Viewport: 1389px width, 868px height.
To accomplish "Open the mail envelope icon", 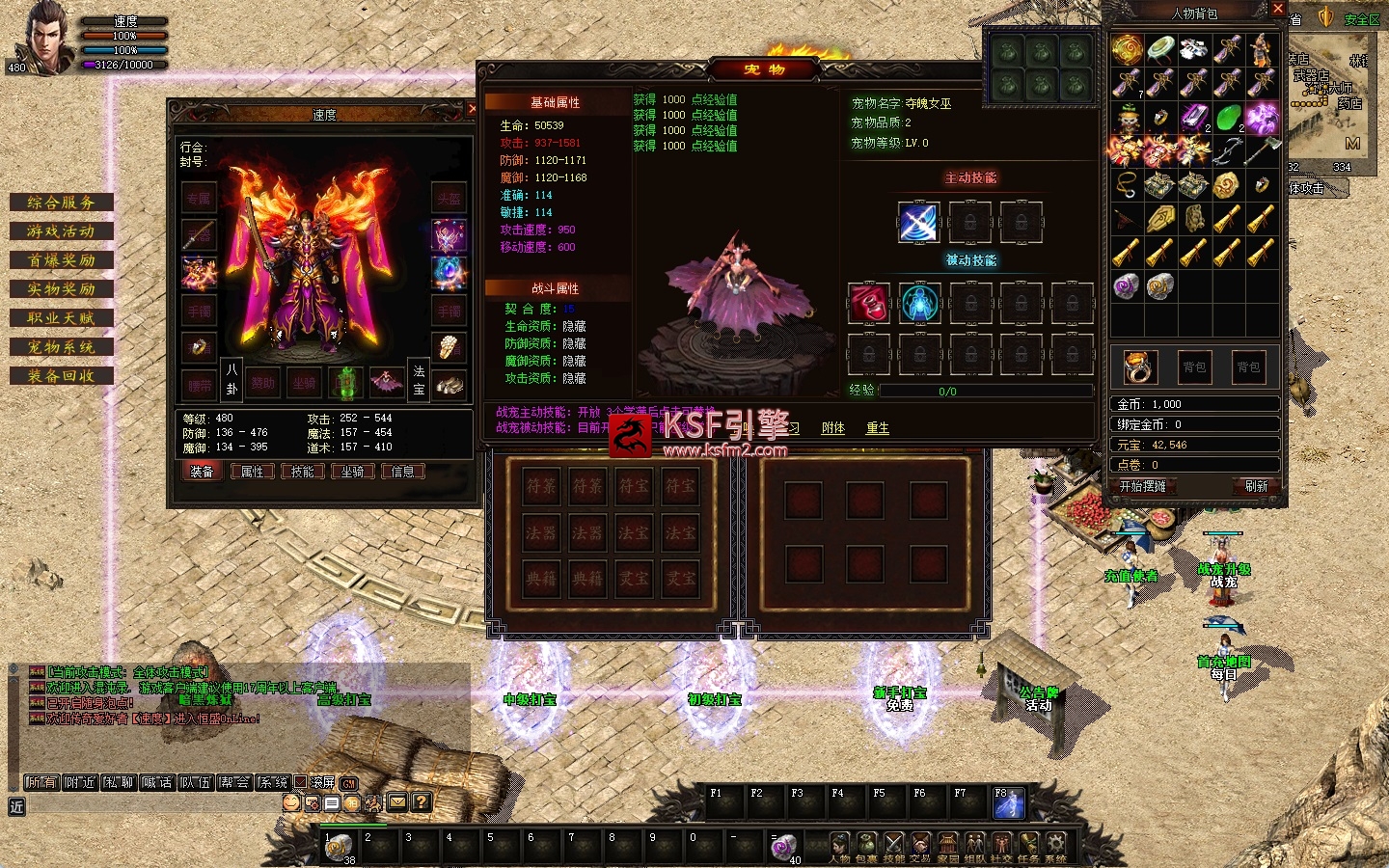I will coord(397,802).
